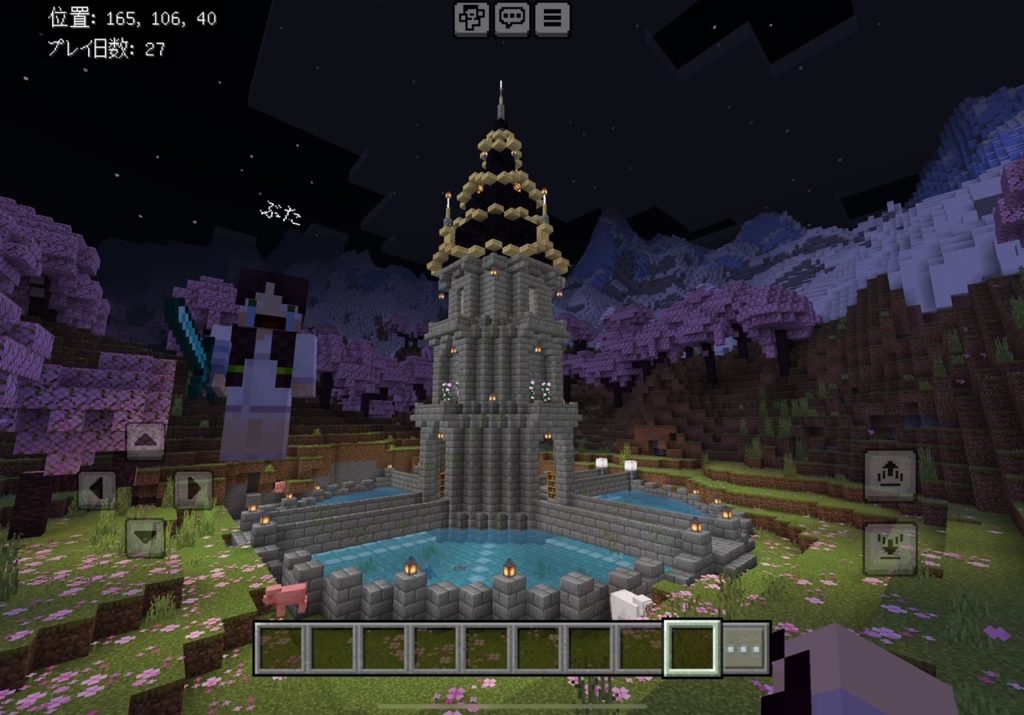Tap the left arrow on the D-pad
The height and width of the screenshot is (715, 1024).
97,490
